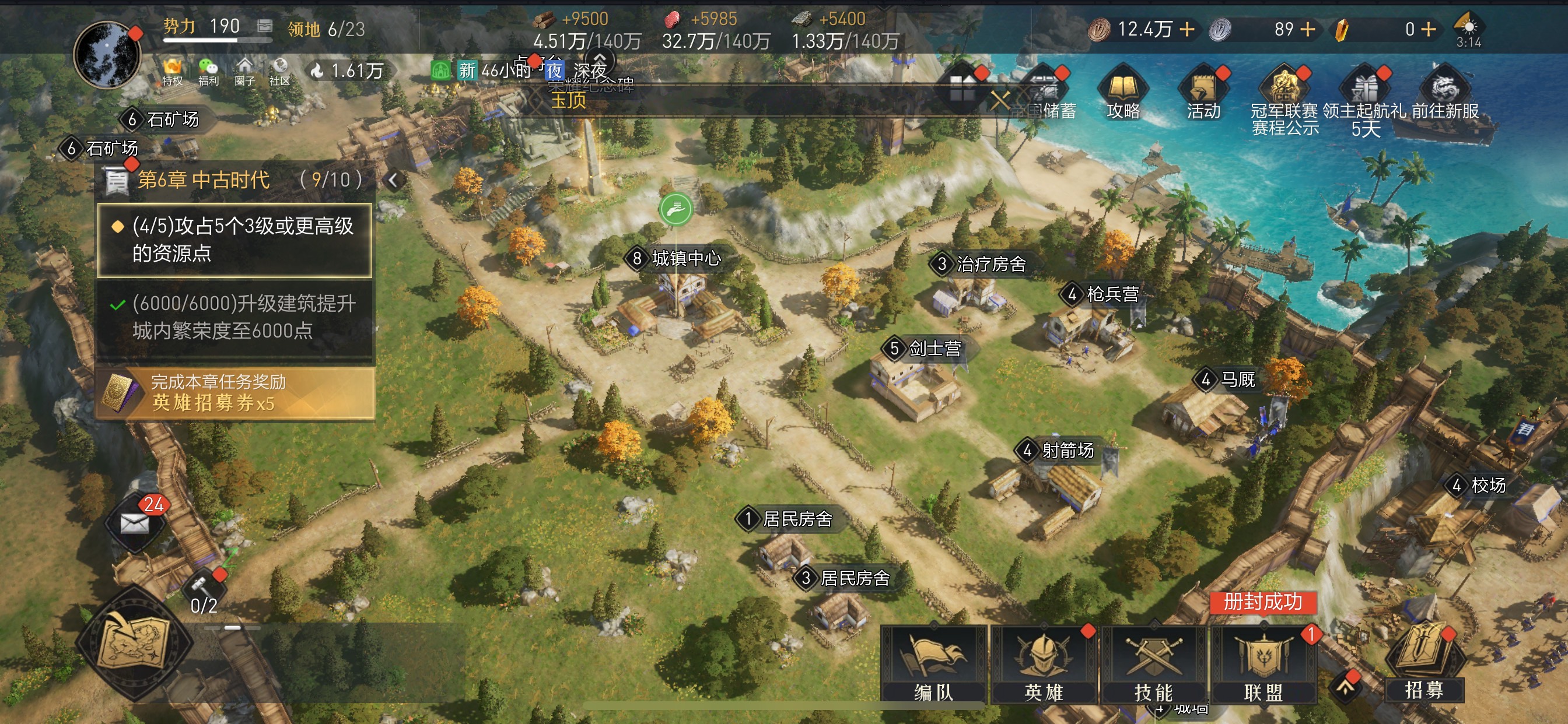Screen dimensions: 1568x724
Task: View 冠军联赛 schedule announcement
Action: pos(1284,97)
